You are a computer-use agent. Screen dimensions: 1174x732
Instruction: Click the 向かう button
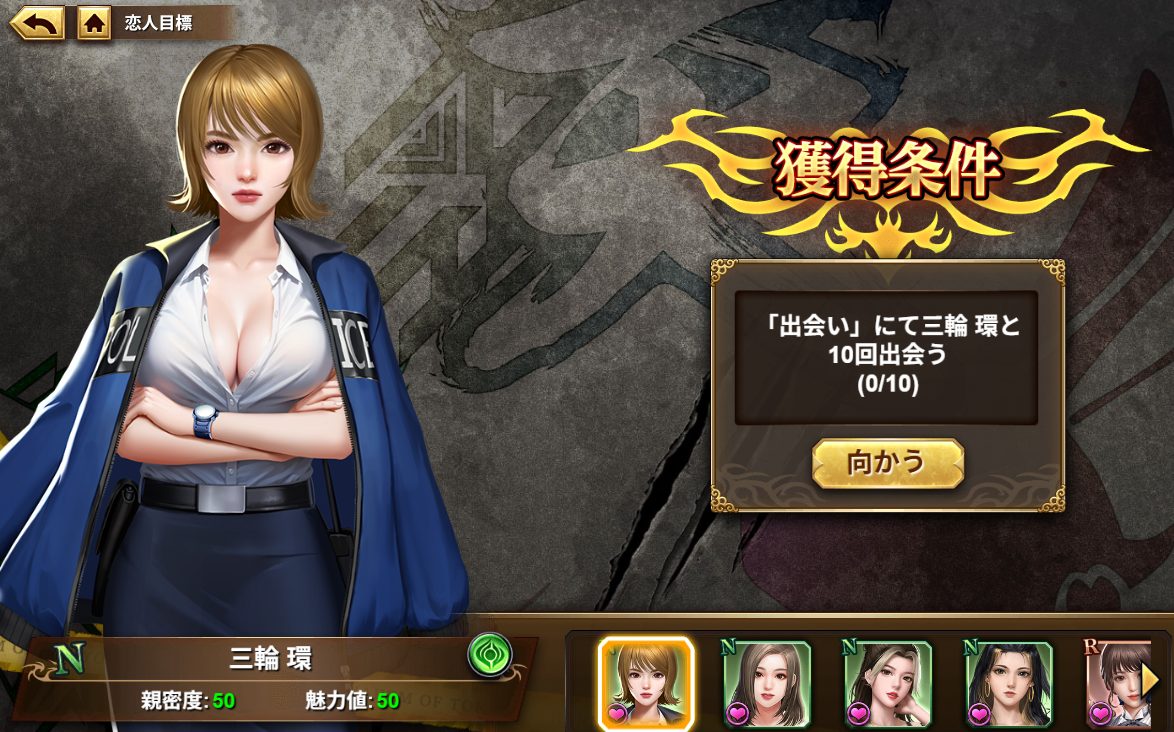pos(887,463)
